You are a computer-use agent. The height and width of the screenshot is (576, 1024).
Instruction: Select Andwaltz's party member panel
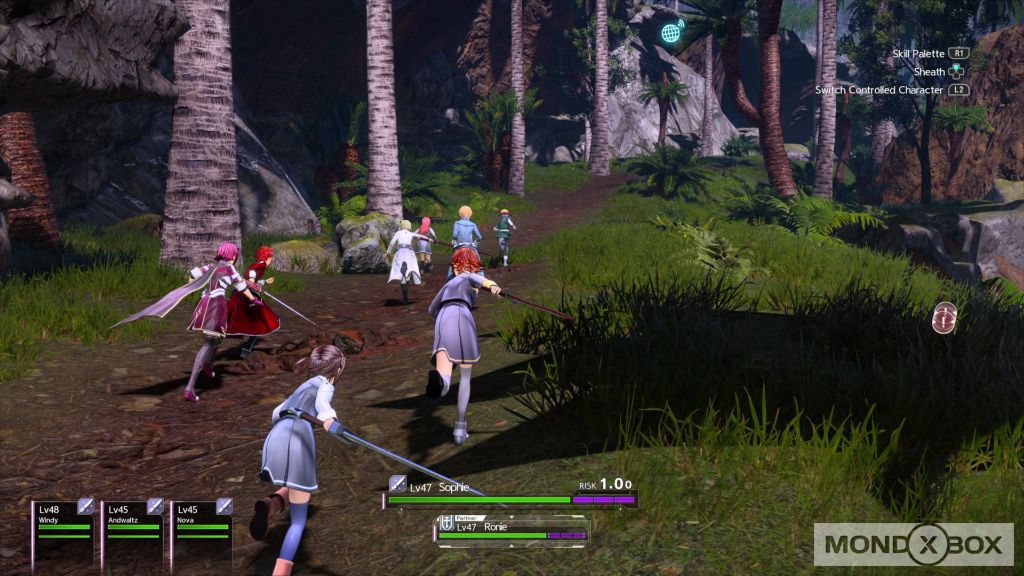133,522
